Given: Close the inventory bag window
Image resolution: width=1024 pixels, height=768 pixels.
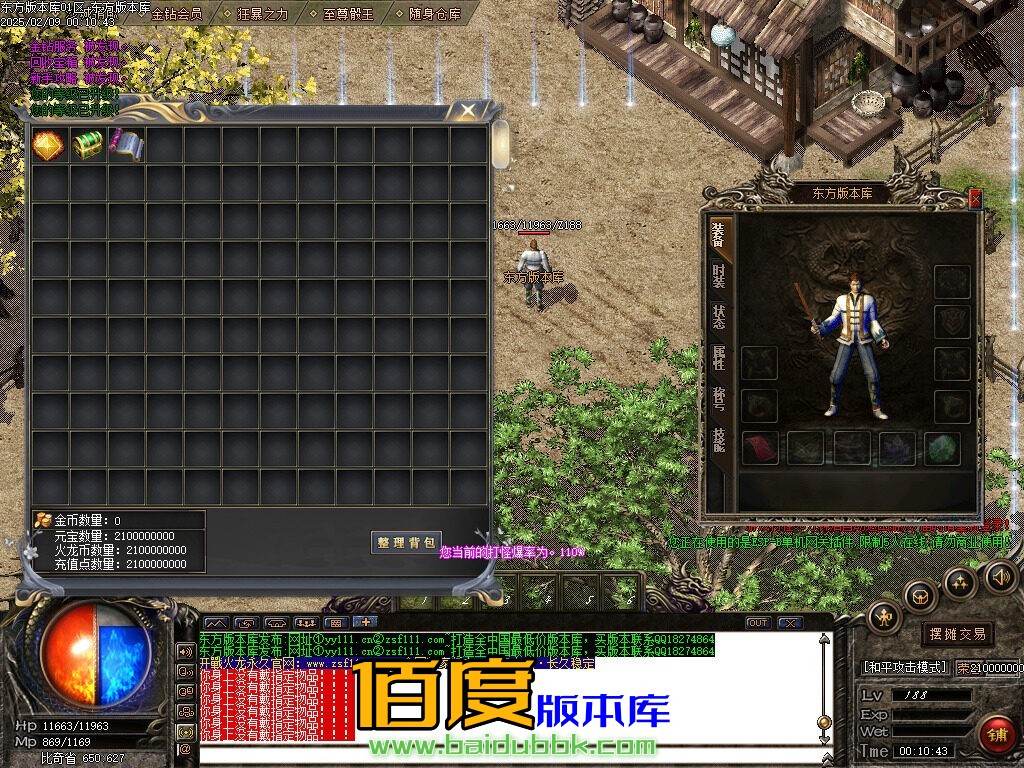Looking at the screenshot, I should [466, 109].
